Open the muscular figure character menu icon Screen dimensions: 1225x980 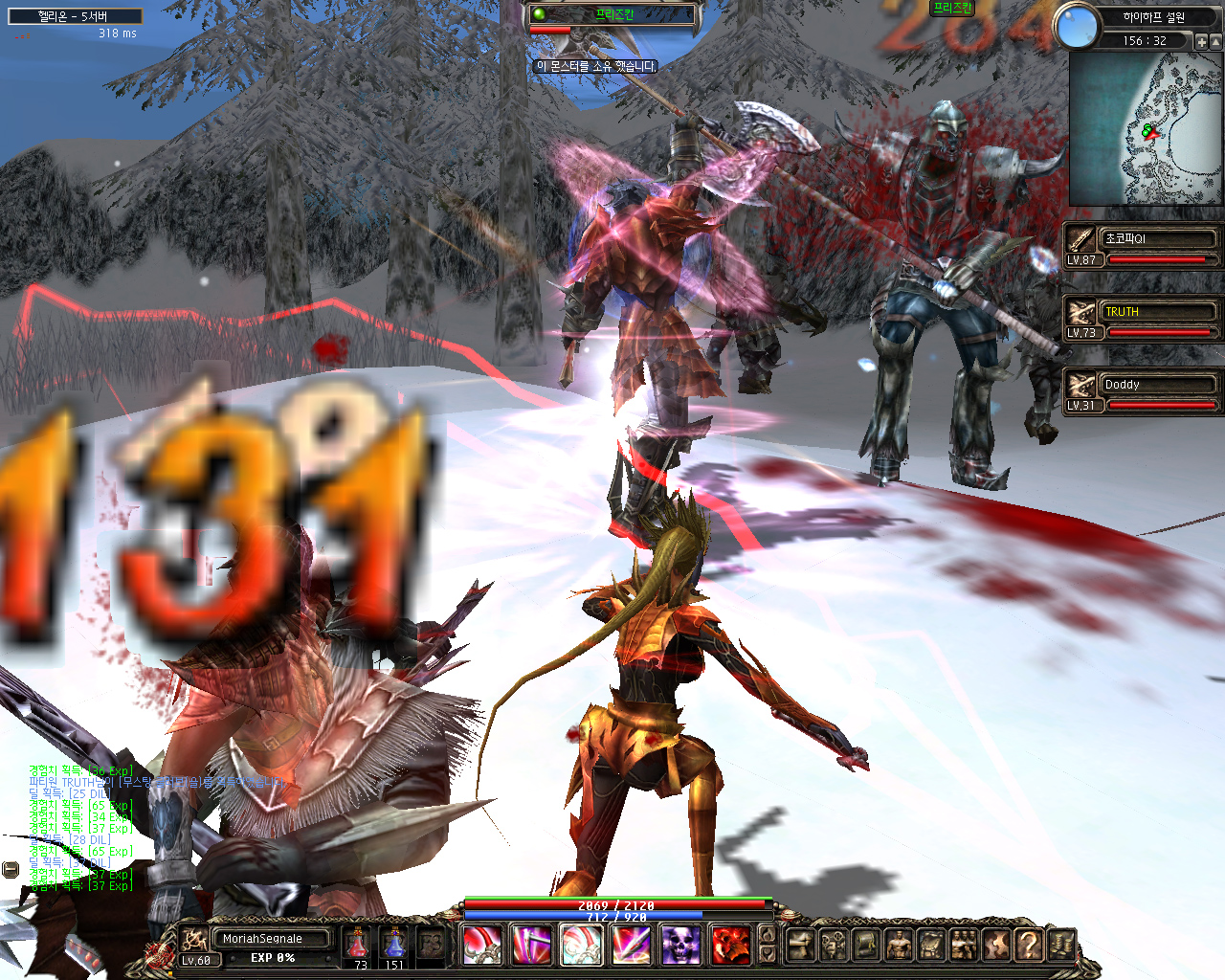tap(899, 945)
